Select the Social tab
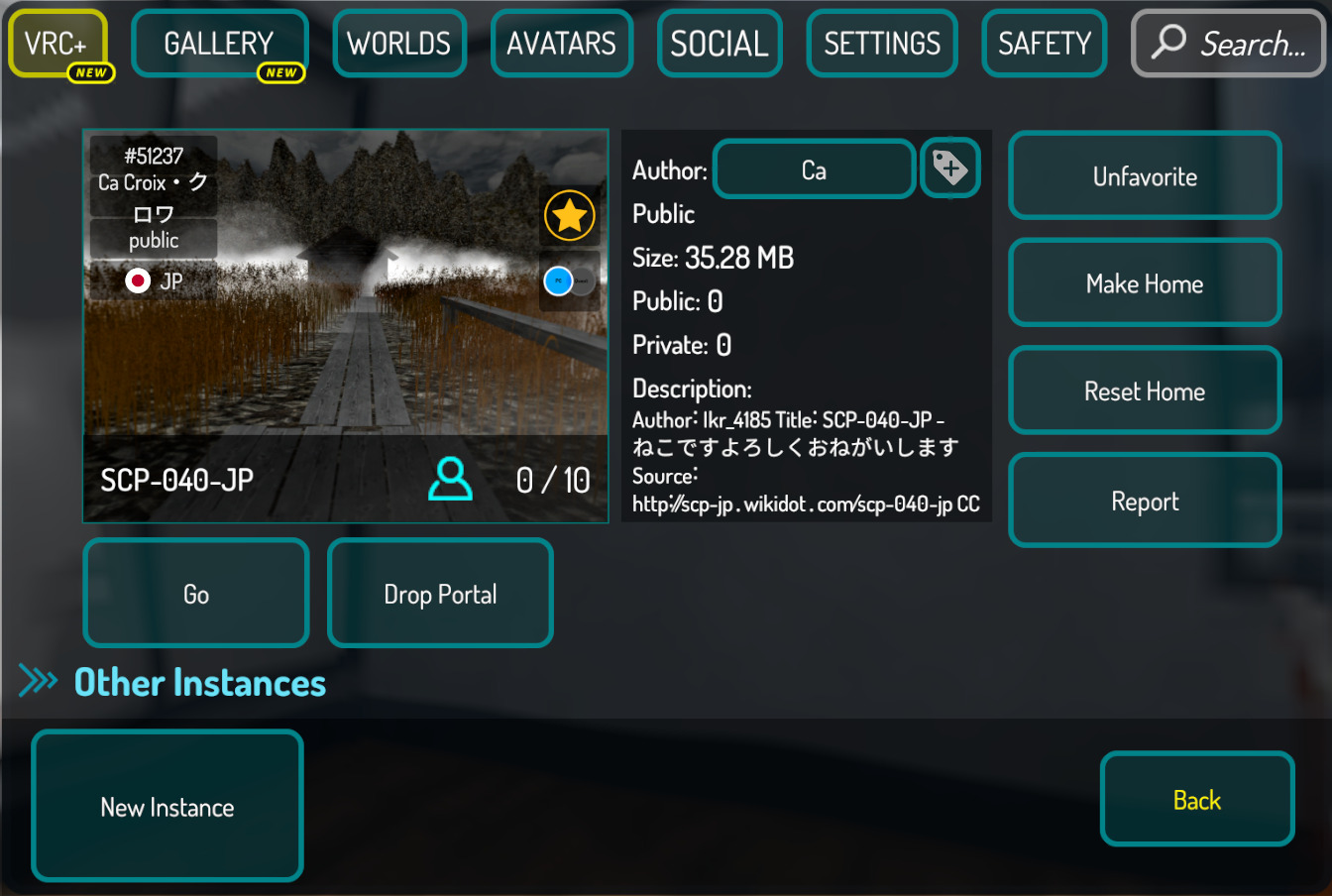This screenshot has width=1332, height=896. 720,44
